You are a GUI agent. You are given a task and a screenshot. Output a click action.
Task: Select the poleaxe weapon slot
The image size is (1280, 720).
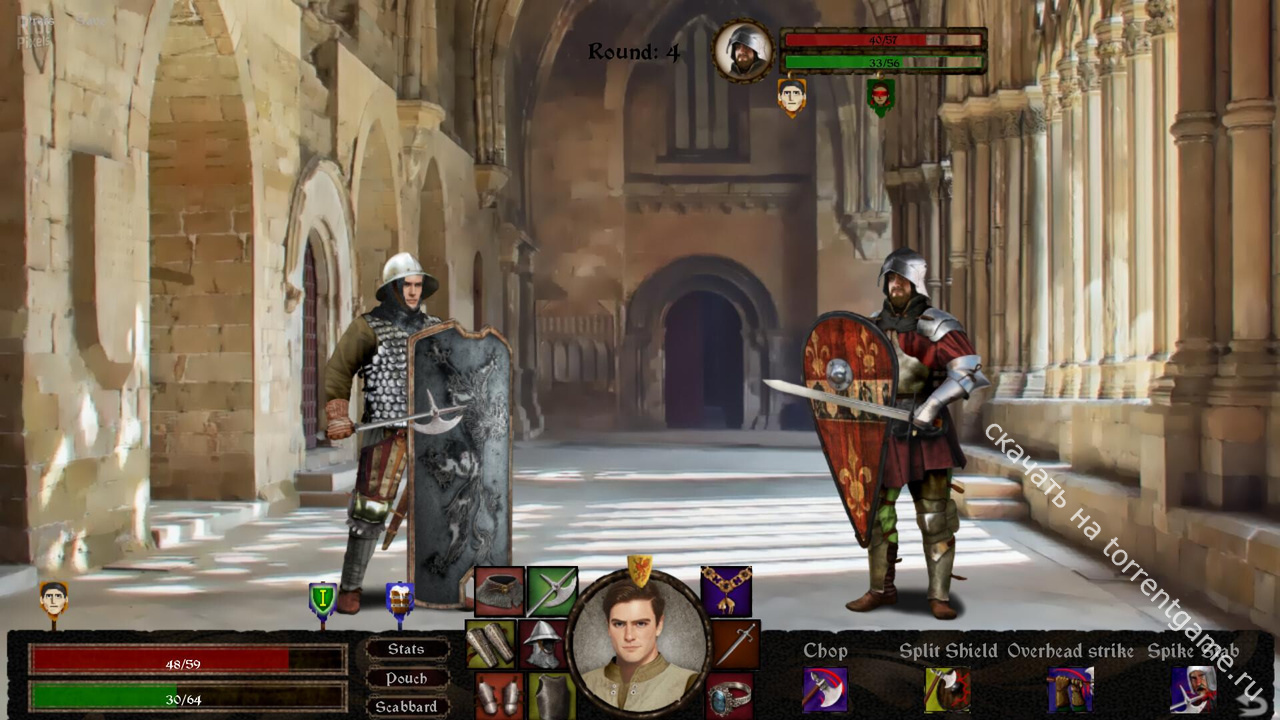(552, 591)
